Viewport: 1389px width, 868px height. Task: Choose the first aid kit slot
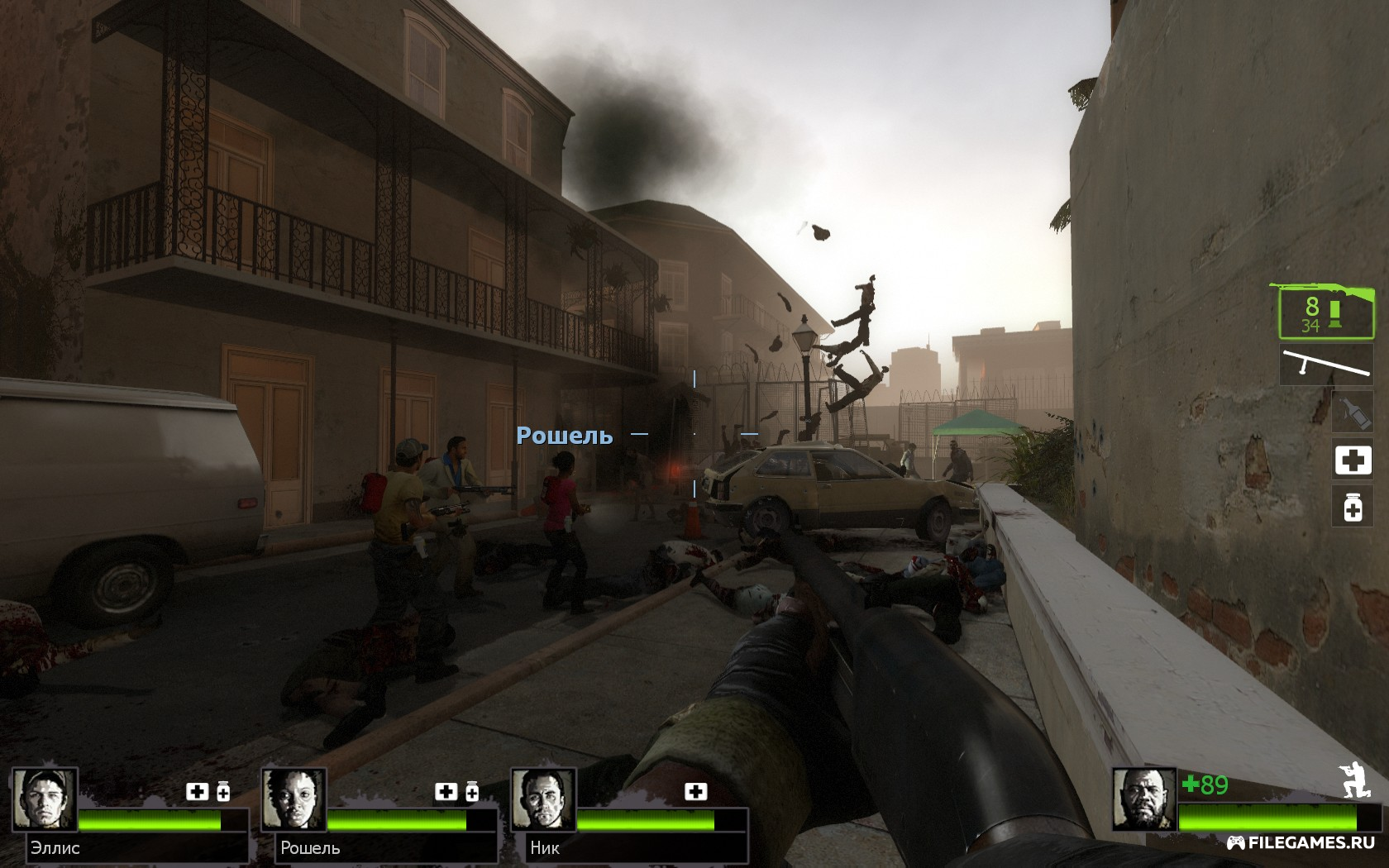tap(1352, 460)
